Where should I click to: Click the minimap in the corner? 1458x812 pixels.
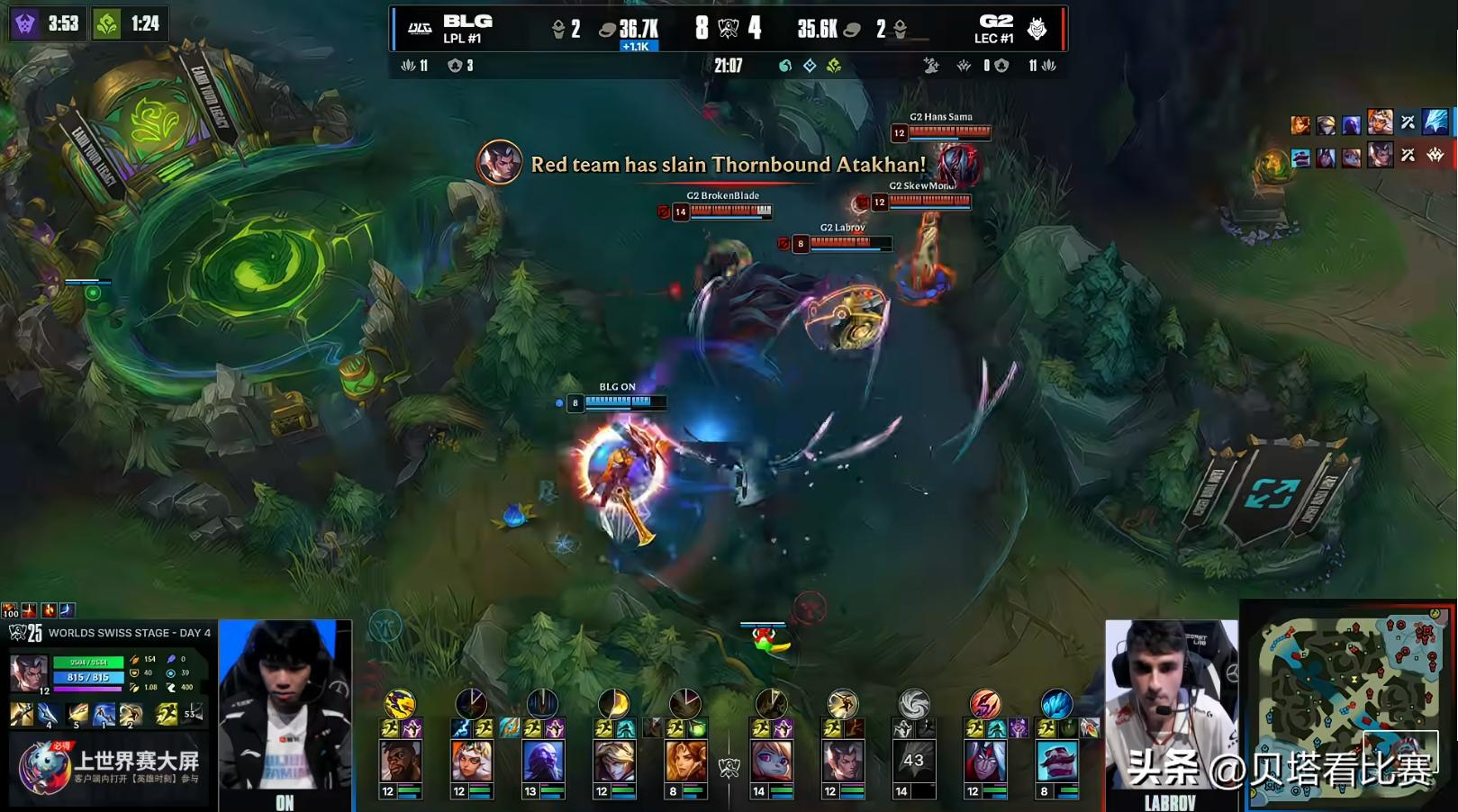(1347, 704)
